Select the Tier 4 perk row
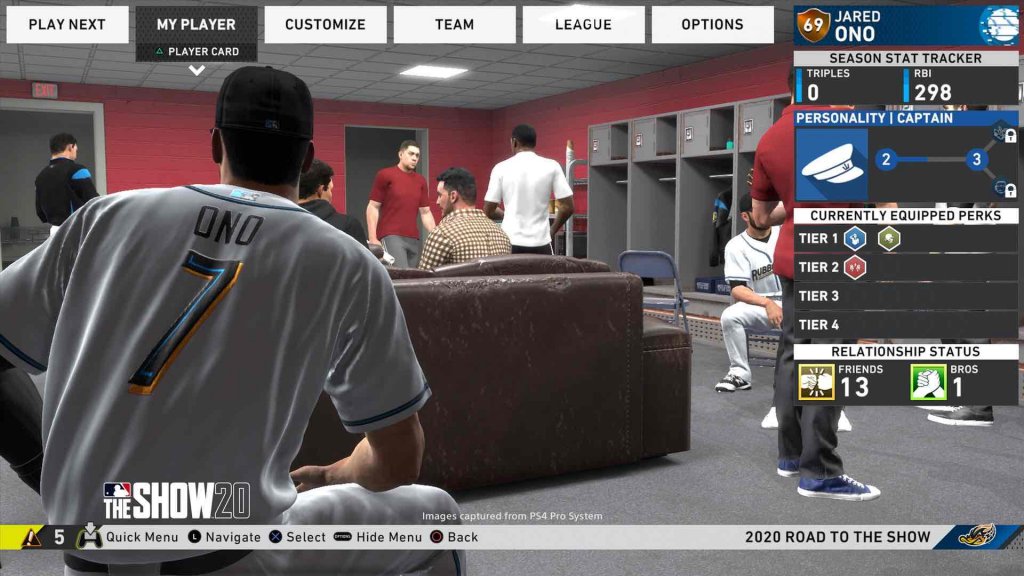1024x576 pixels. coord(906,325)
